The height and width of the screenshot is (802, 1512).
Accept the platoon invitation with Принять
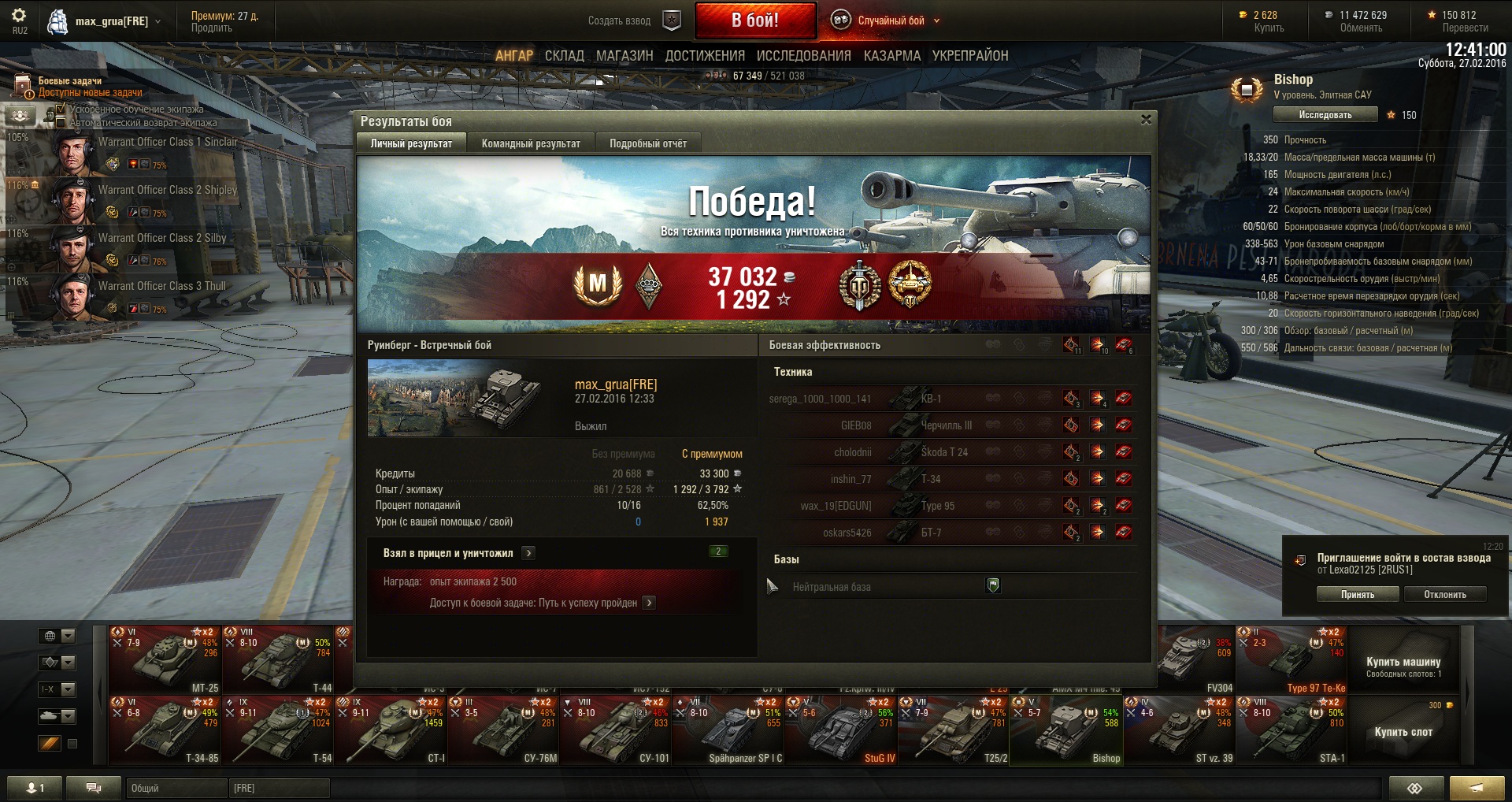tap(1357, 595)
